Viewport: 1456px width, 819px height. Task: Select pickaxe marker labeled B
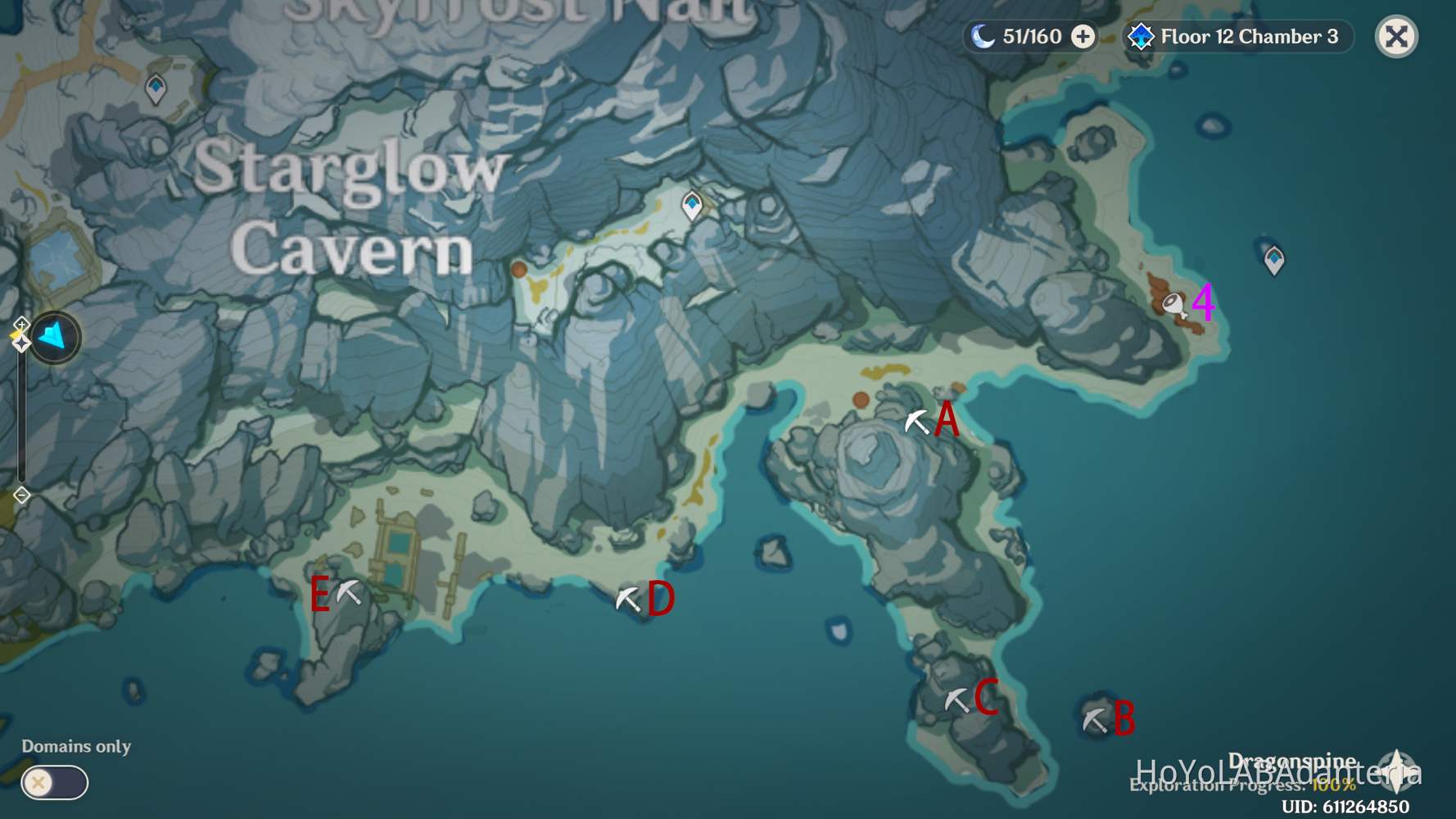[x=1094, y=720]
